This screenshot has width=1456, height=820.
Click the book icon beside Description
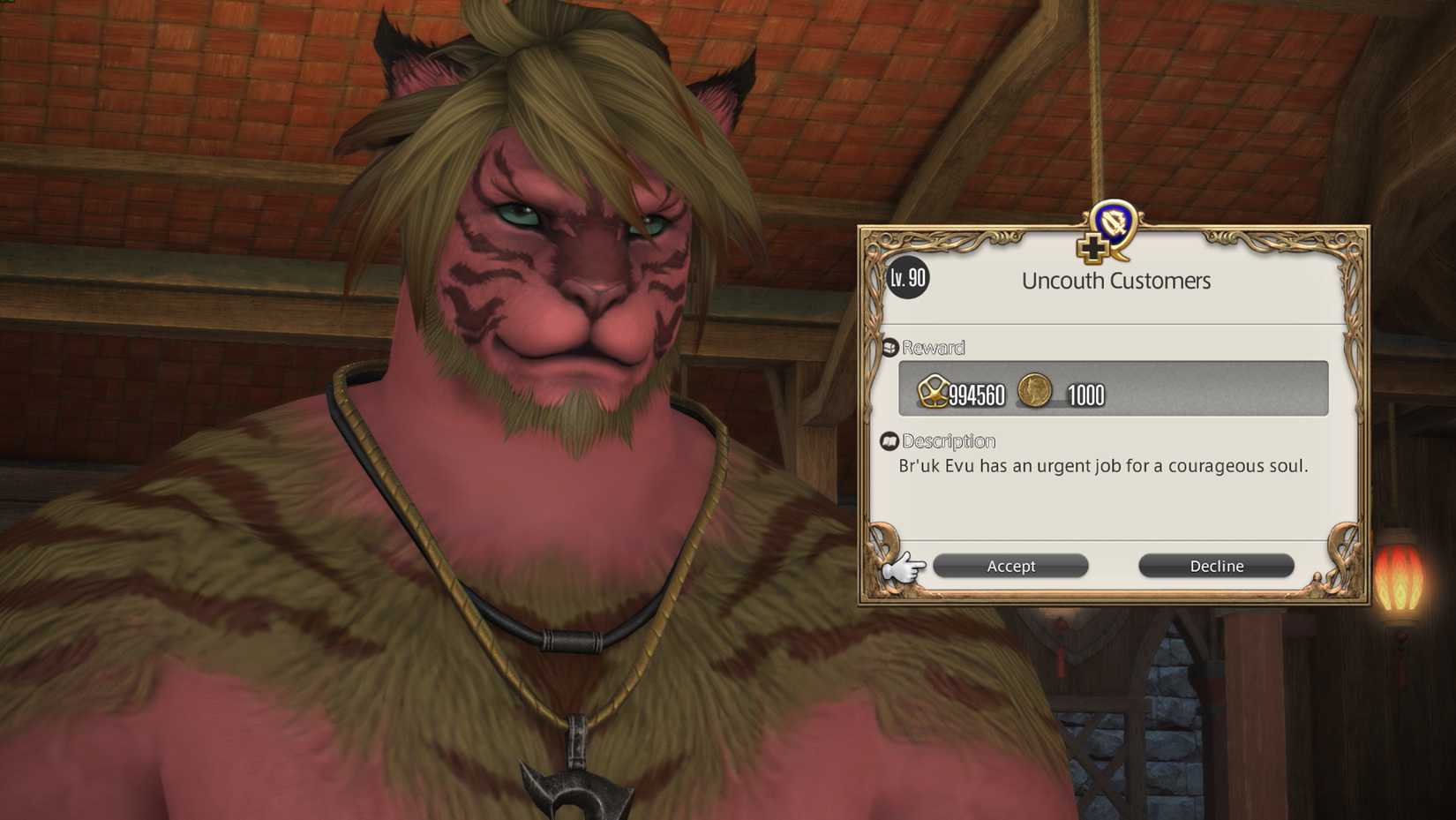tap(889, 440)
